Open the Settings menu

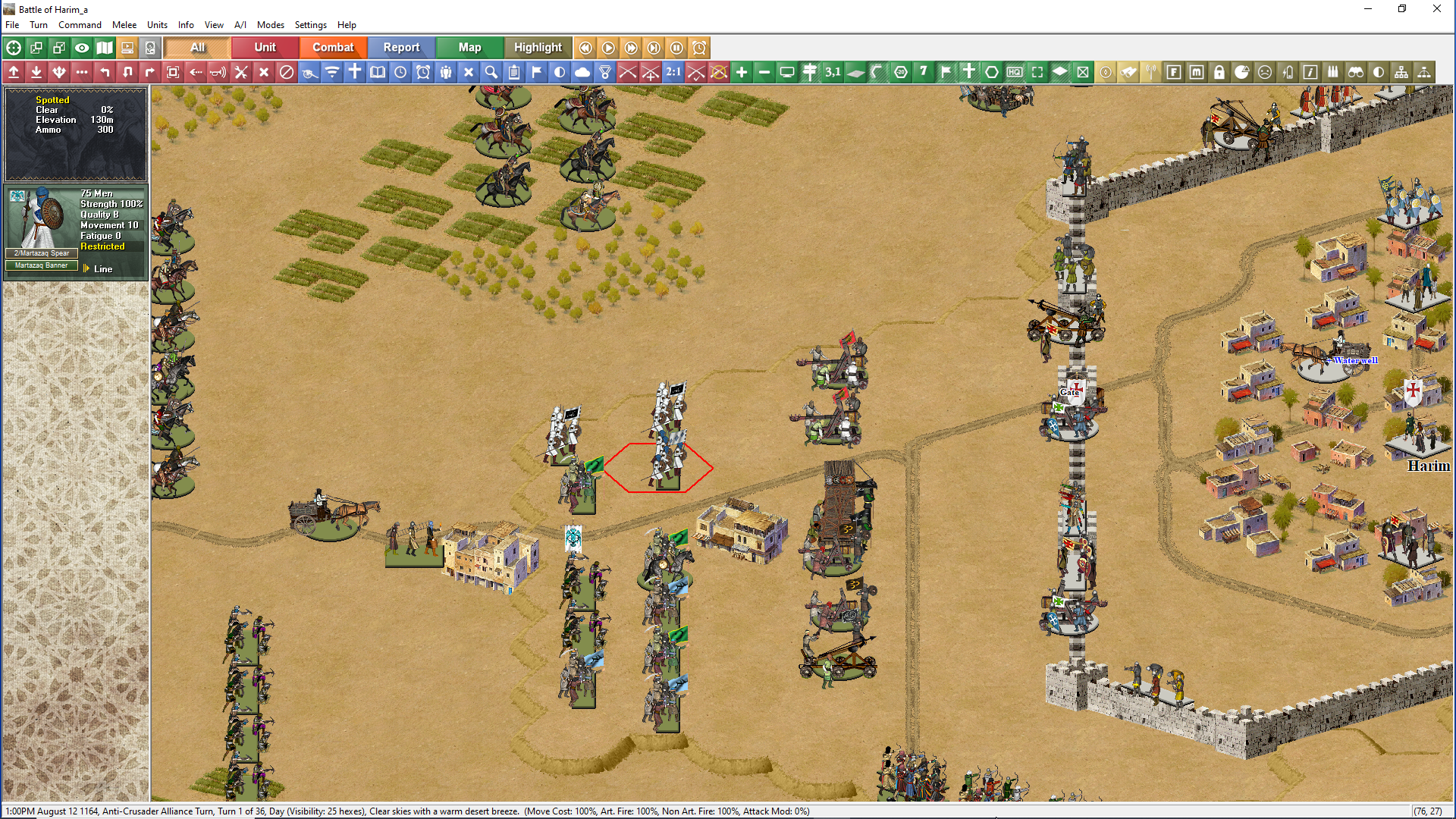pos(310,25)
